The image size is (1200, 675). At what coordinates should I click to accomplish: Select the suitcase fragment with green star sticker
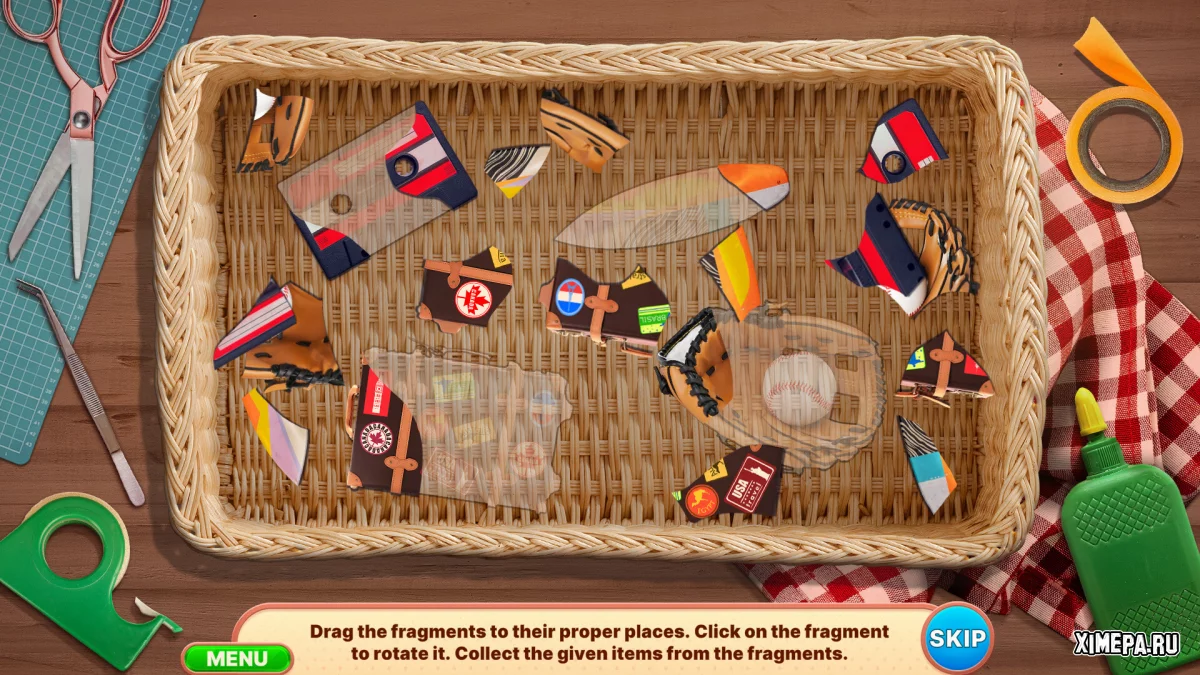coord(943,367)
